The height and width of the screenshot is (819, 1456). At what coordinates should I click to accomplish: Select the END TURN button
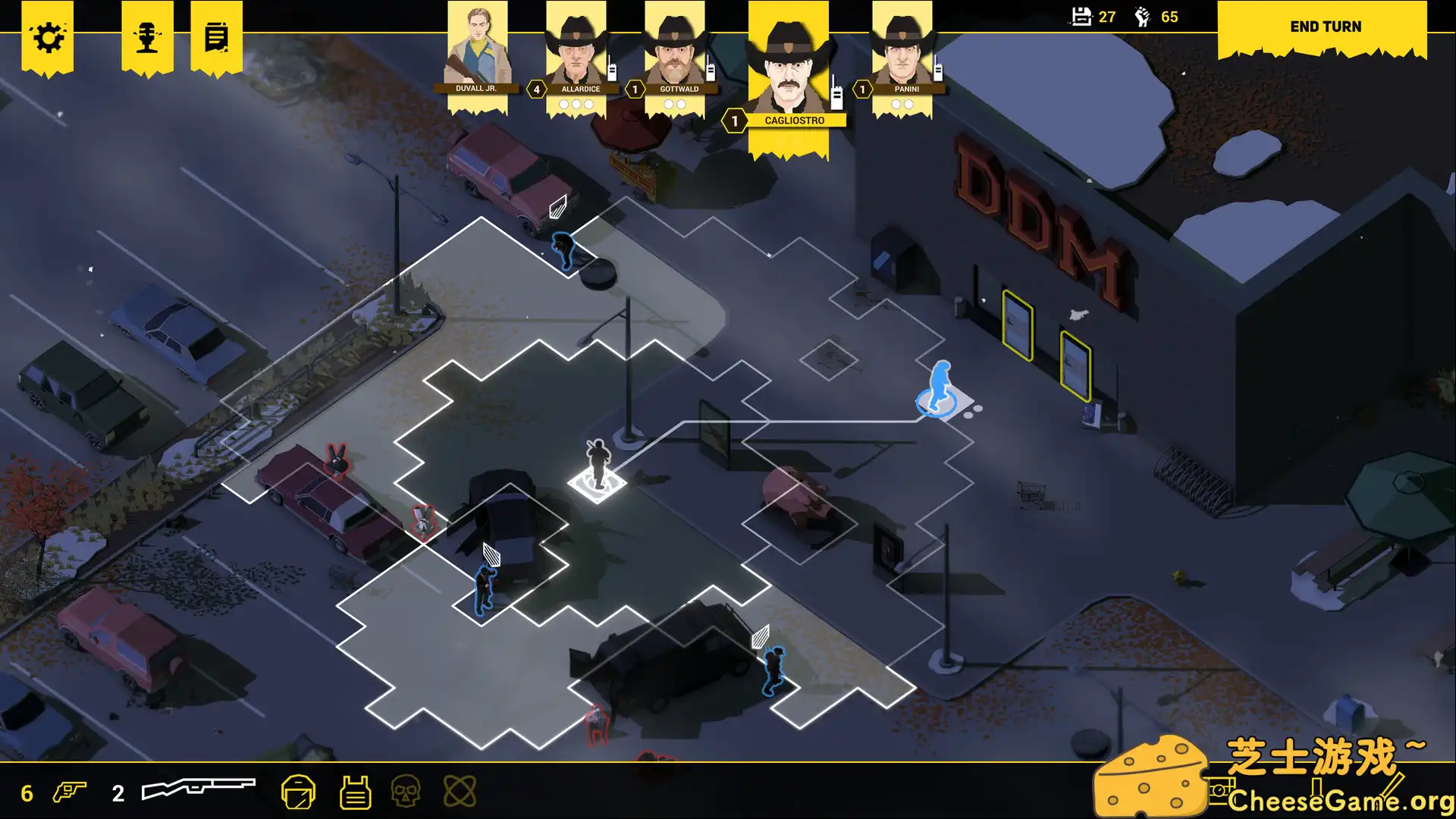pos(1324,27)
